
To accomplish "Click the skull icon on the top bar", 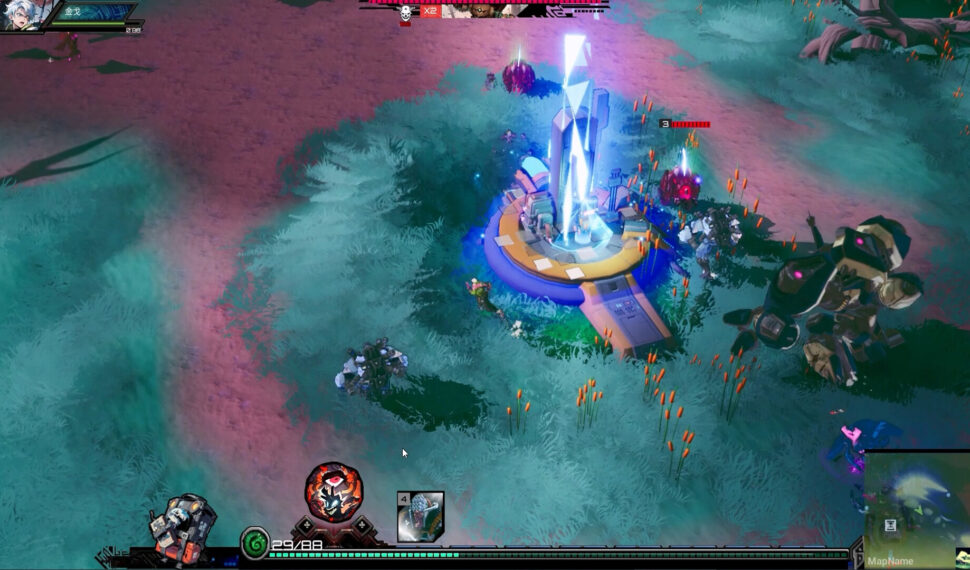I will pyautogui.click(x=405, y=13).
